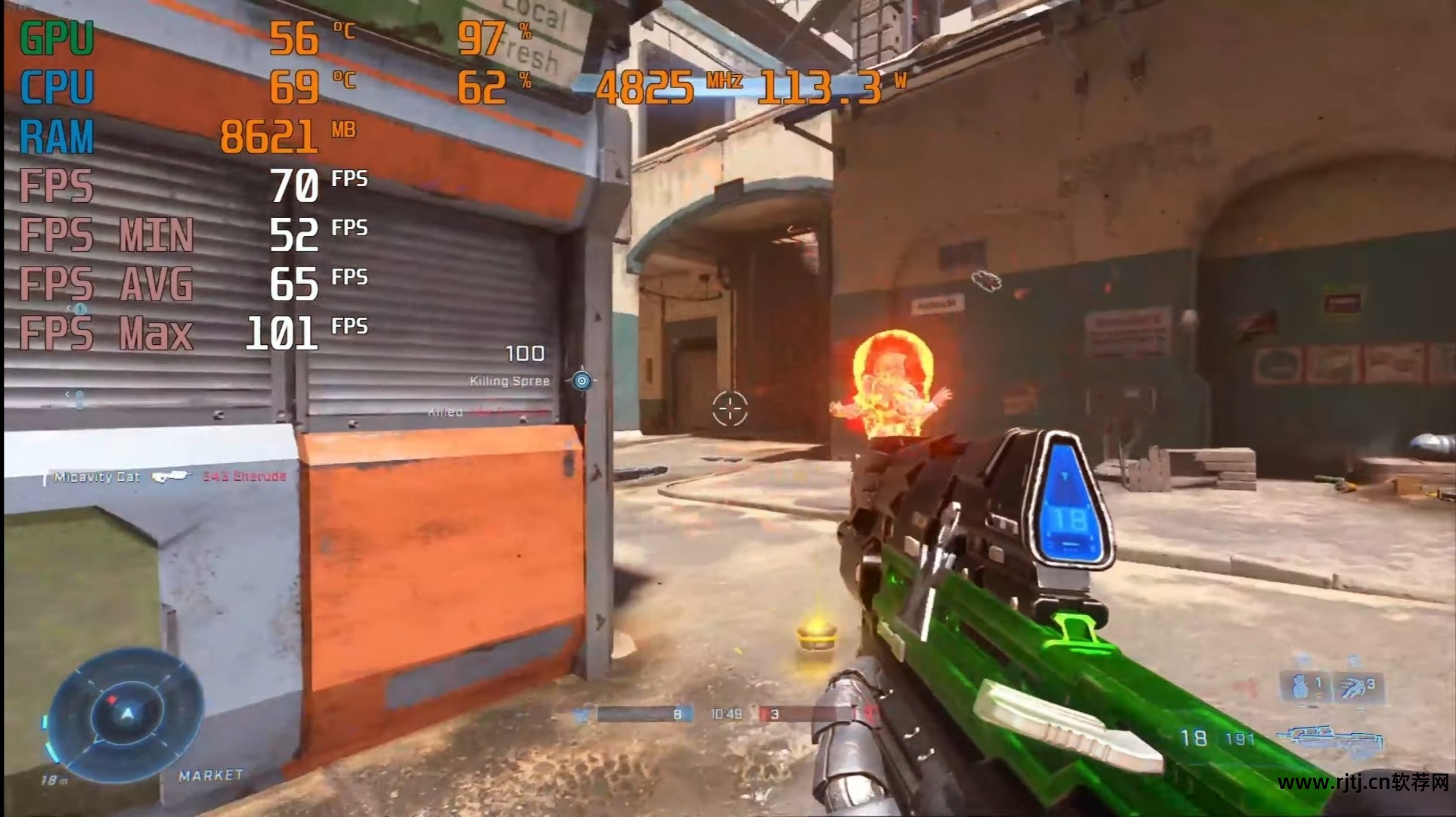Click the equipped rifle weapon icon

[1330, 737]
